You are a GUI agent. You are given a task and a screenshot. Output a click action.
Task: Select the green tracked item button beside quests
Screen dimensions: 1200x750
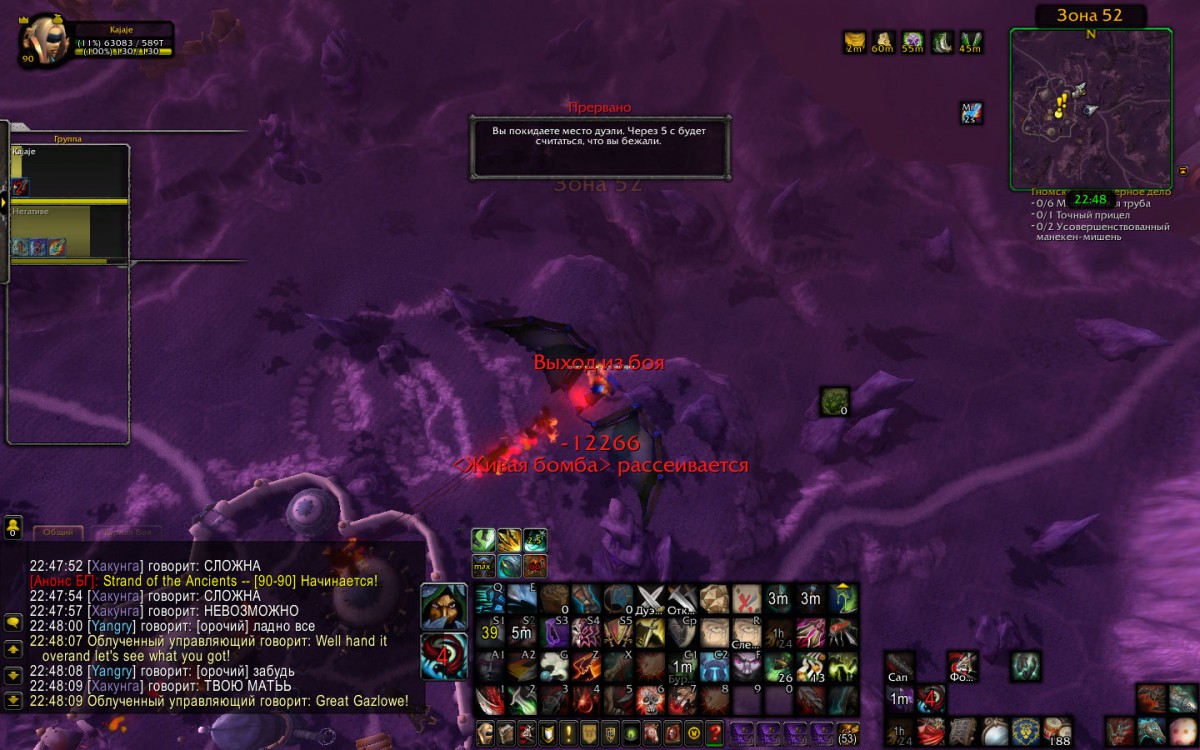click(x=834, y=402)
